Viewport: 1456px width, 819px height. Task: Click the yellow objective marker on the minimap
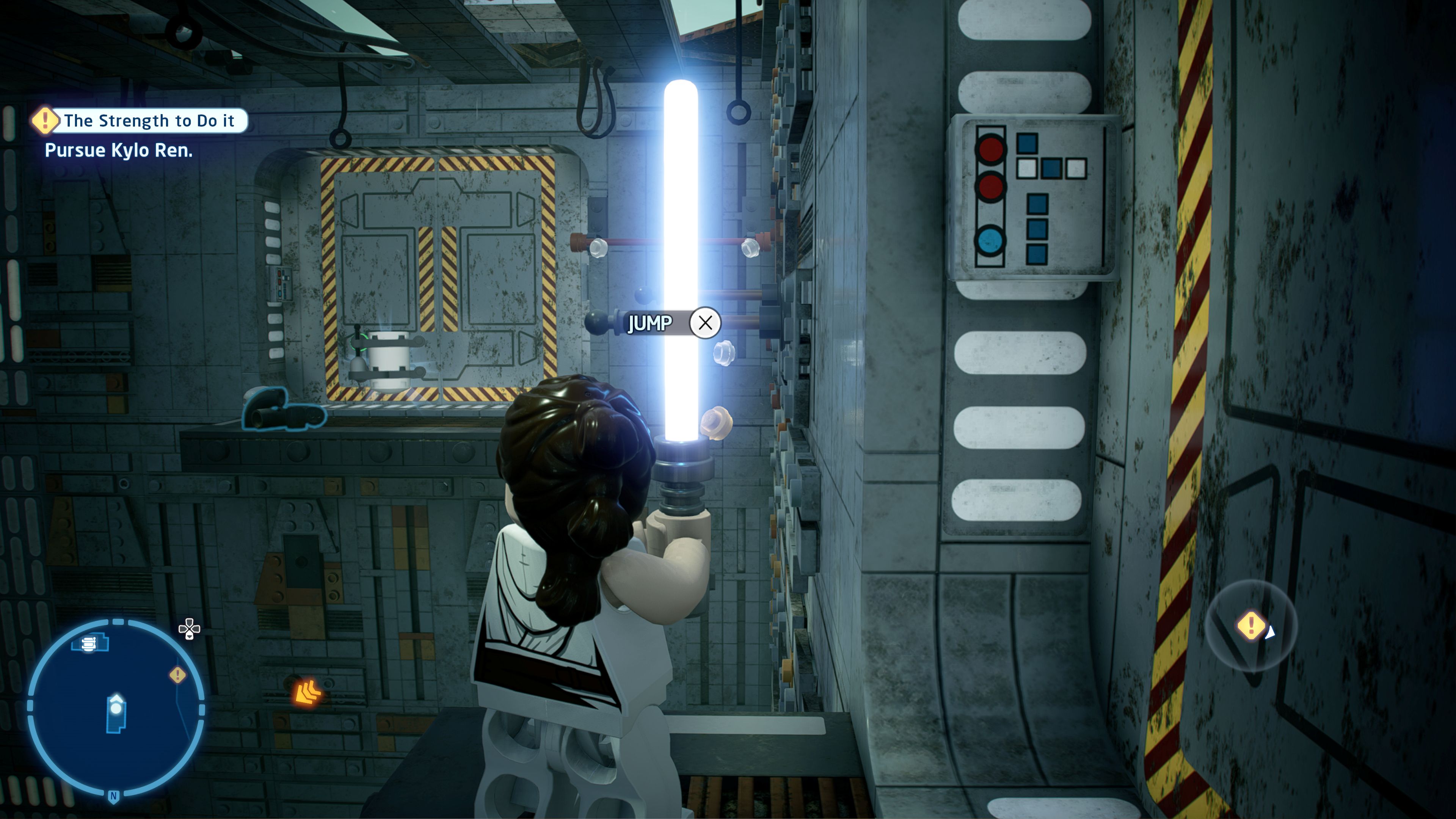coord(177,674)
